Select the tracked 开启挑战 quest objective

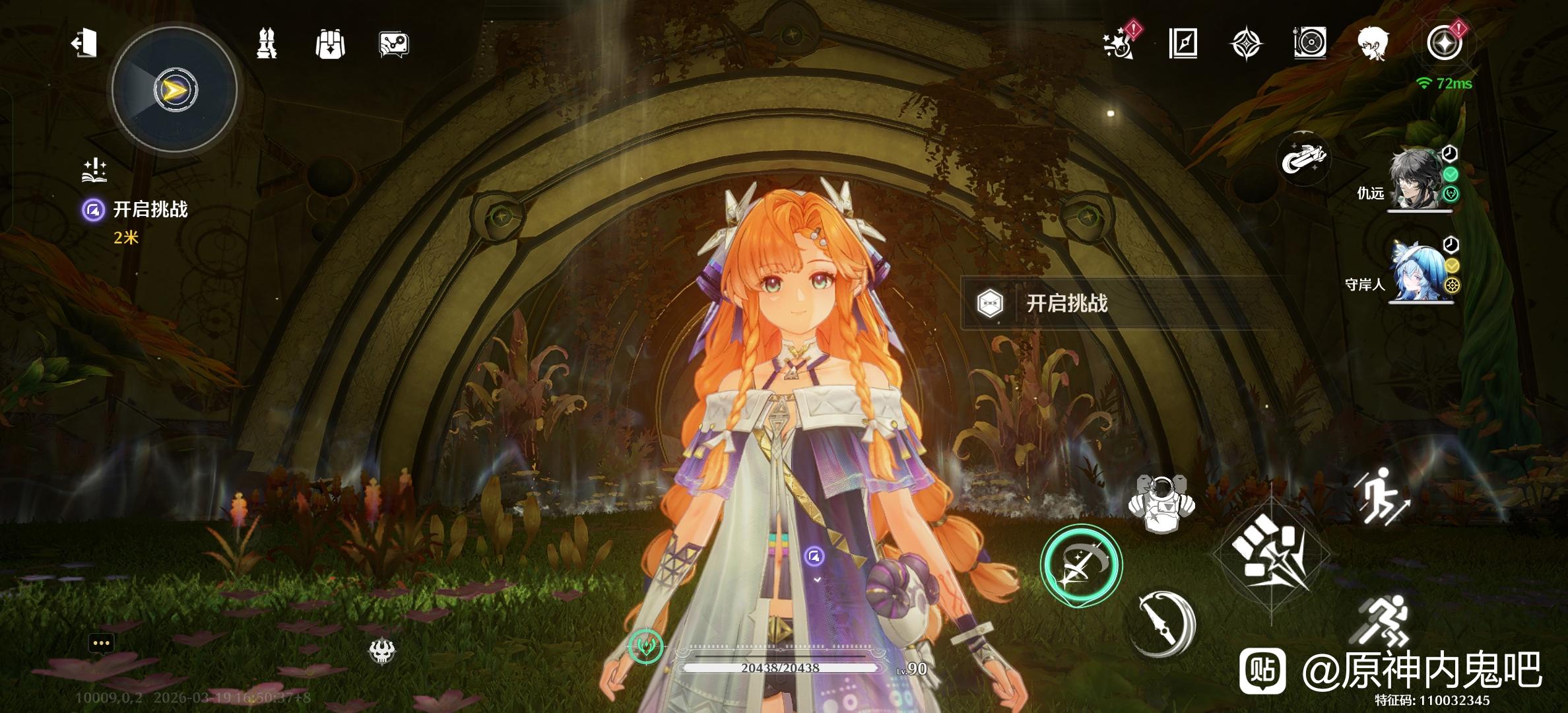[150, 210]
